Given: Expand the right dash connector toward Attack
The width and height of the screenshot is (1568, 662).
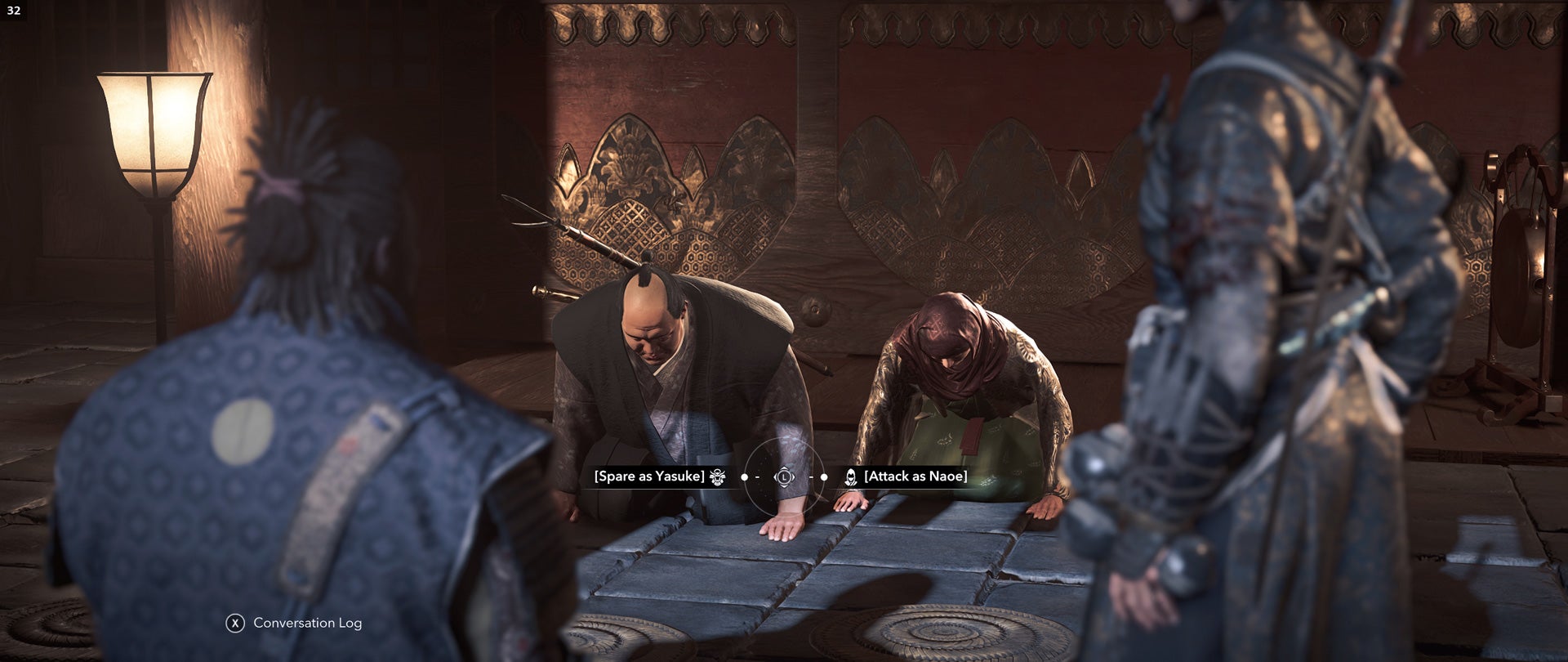Looking at the screenshot, I should coord(812,478).
